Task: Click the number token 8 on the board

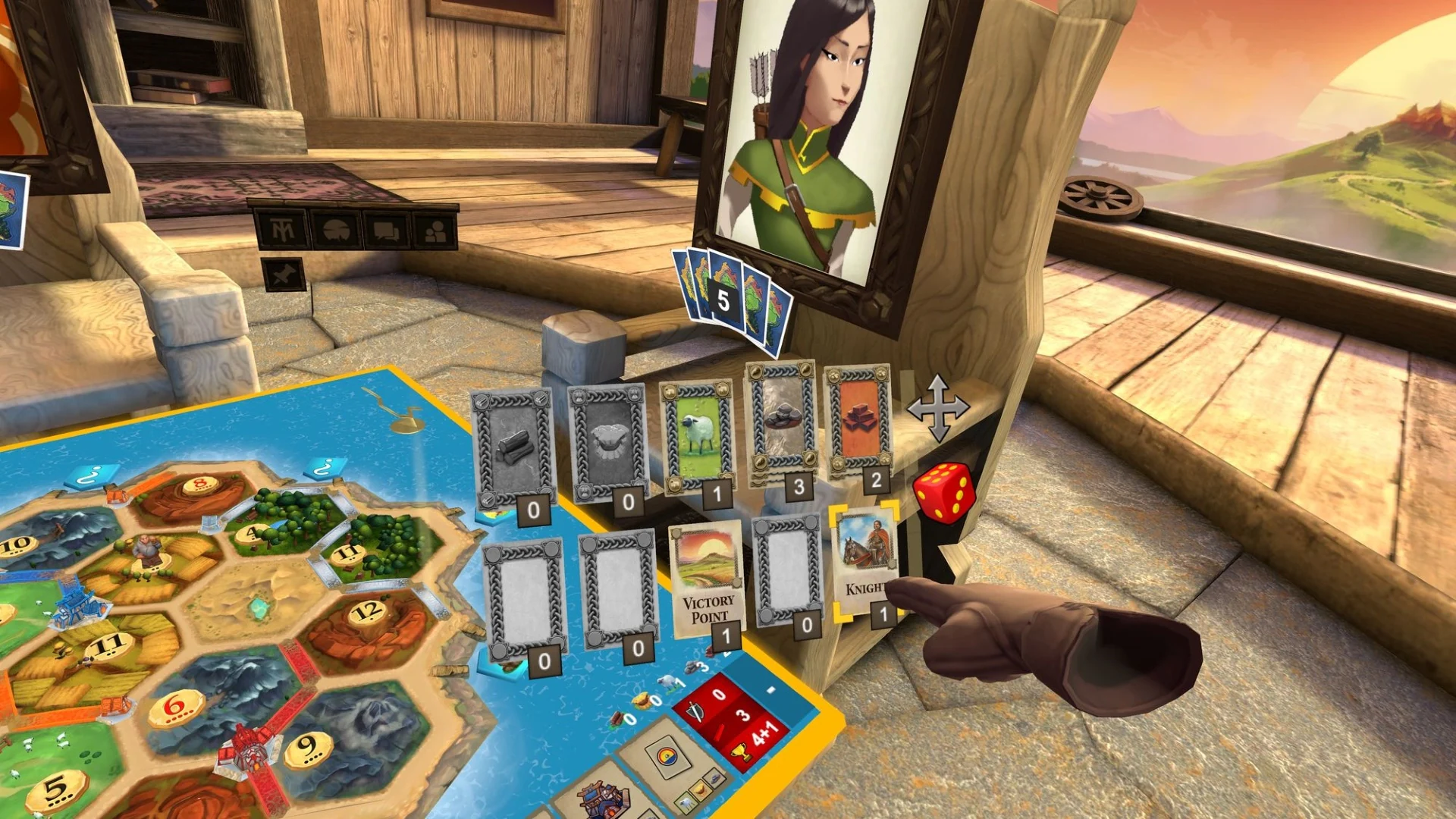Action: click(x=199, y=483)
